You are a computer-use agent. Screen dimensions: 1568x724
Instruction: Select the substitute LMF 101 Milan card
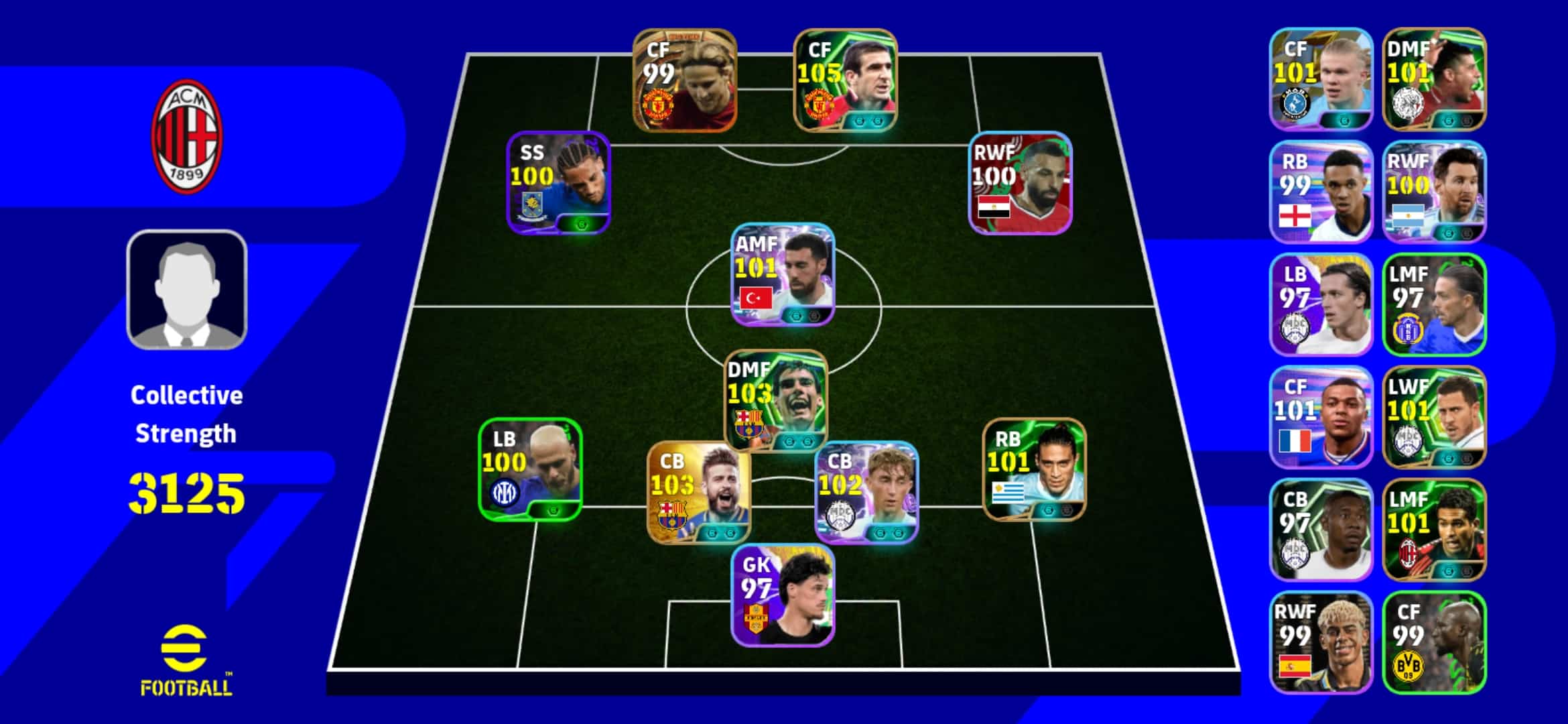click(x=1434, y=530)
